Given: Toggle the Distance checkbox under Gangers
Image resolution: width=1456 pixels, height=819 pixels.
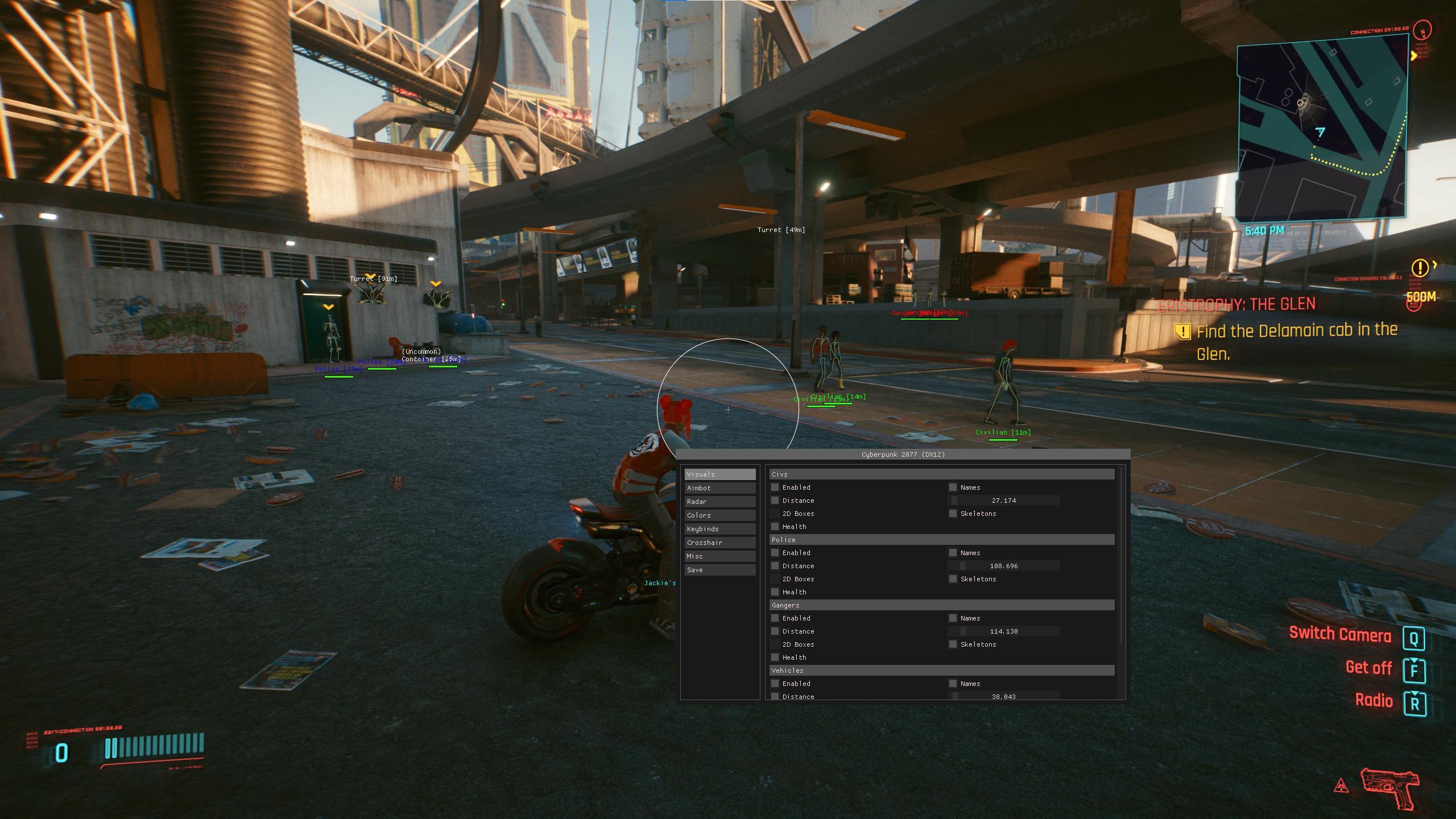Looking at the screenshot, I should click(x=775, y=631).
